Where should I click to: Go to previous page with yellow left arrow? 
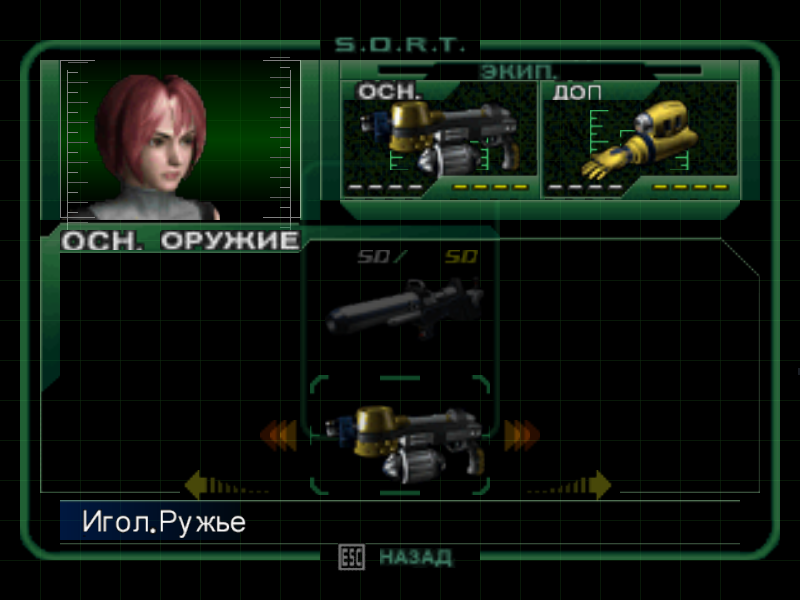coord(197,485)
